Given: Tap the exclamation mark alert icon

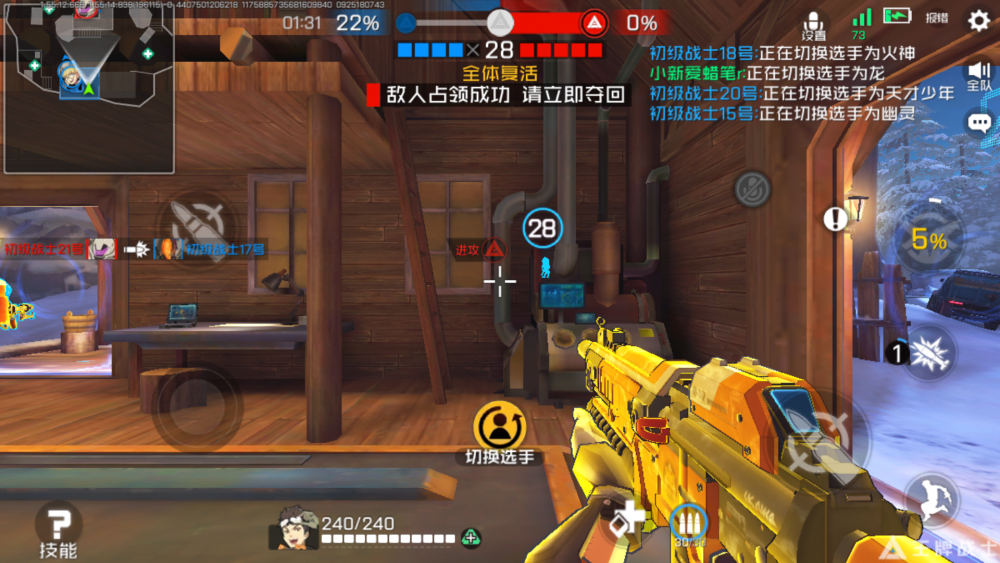Looking at the screenshot, I should tap(835, 219).
